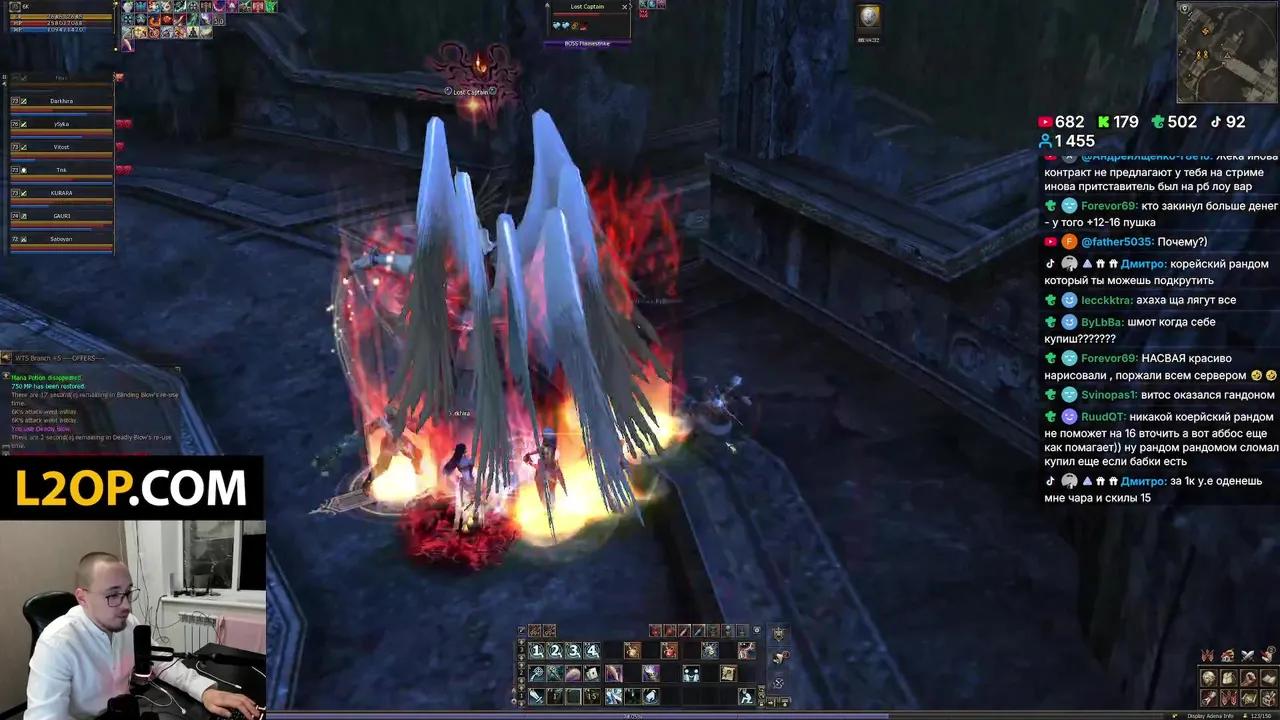Select party member Darkhra in the party list
This screenshot has height=720, width=1280.
(62, 100)
